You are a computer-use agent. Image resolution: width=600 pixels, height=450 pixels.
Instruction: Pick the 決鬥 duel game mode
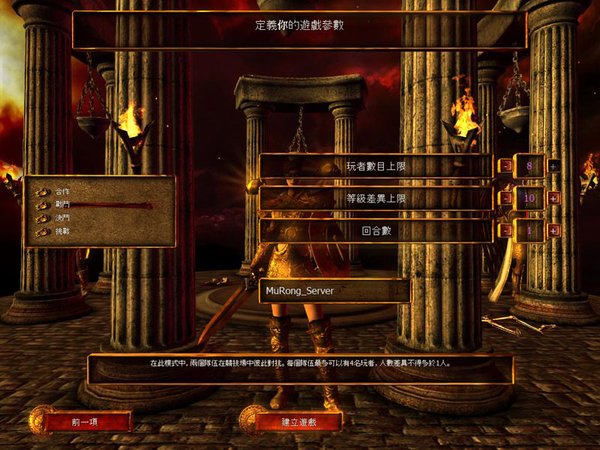click(x=63, y=217)
